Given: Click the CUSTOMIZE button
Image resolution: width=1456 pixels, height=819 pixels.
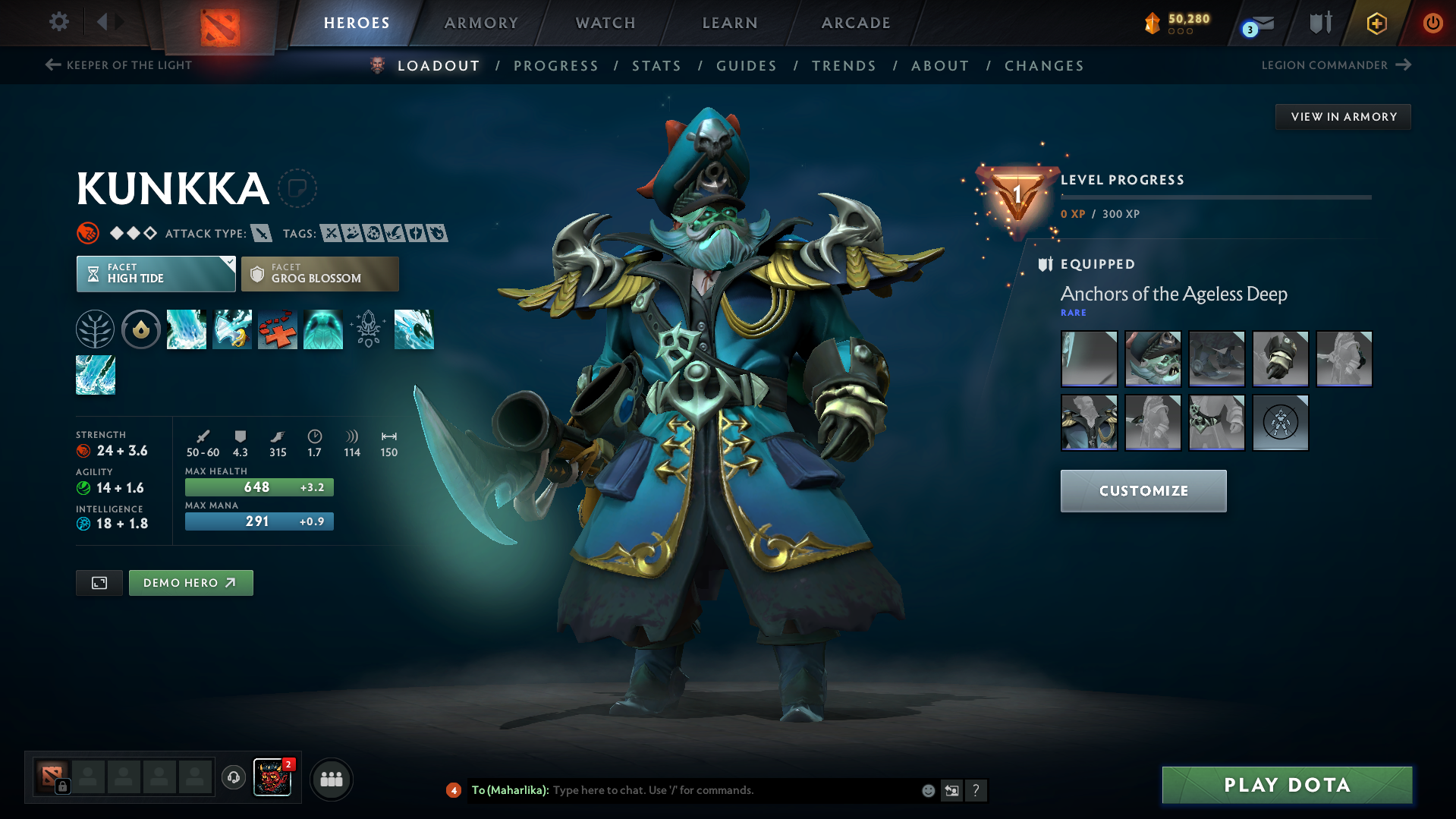Looking at the screenshot, I should pos(1143,490).
